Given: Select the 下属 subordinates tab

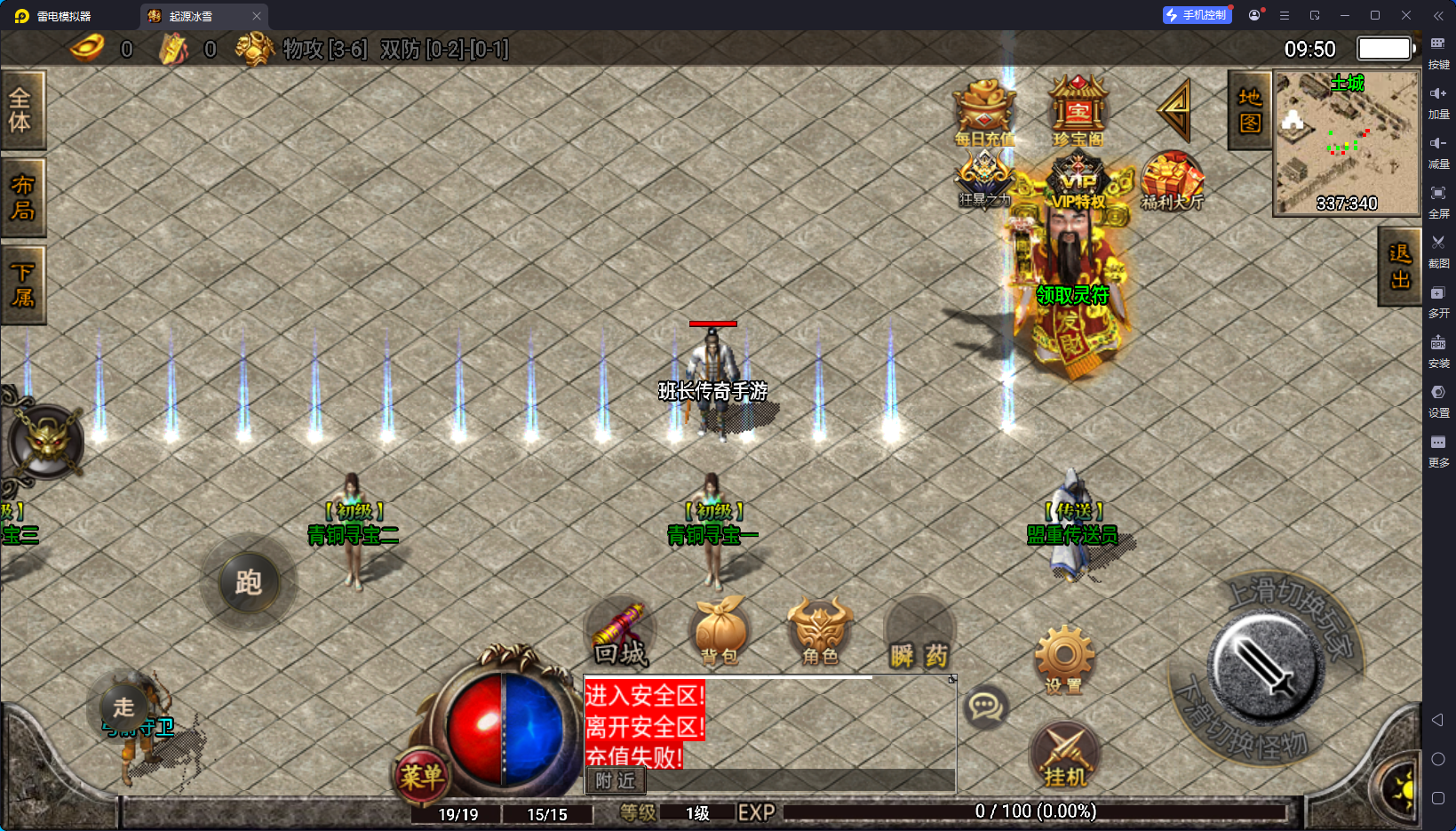Looking at the screenshot, I should (21, 285).
